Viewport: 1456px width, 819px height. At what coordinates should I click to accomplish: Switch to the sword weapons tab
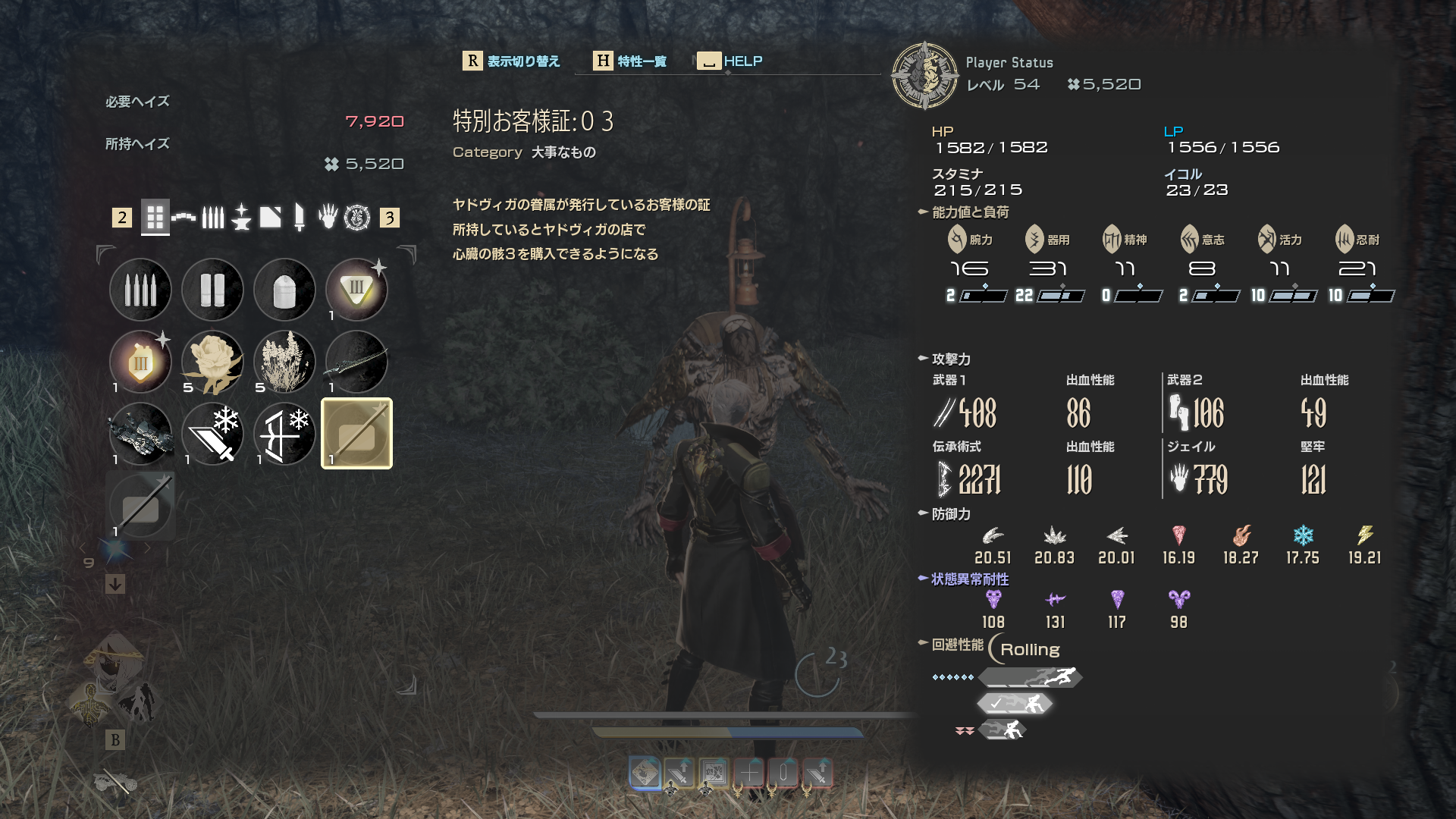click(x=299, y=218)
